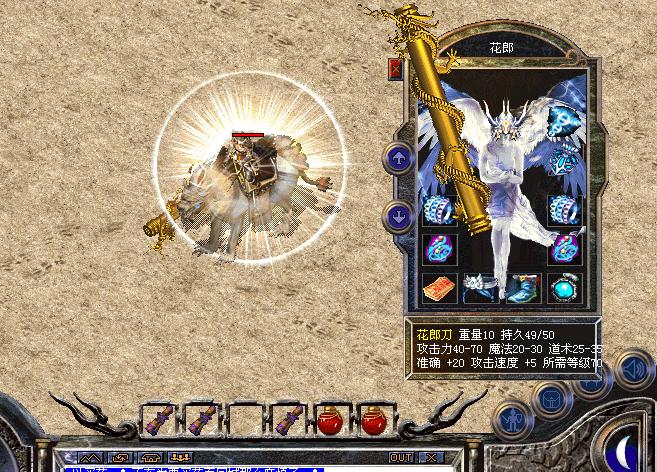Select the blue boots equipment slot
Screen dimensions: 657x472
pos(521,287)
